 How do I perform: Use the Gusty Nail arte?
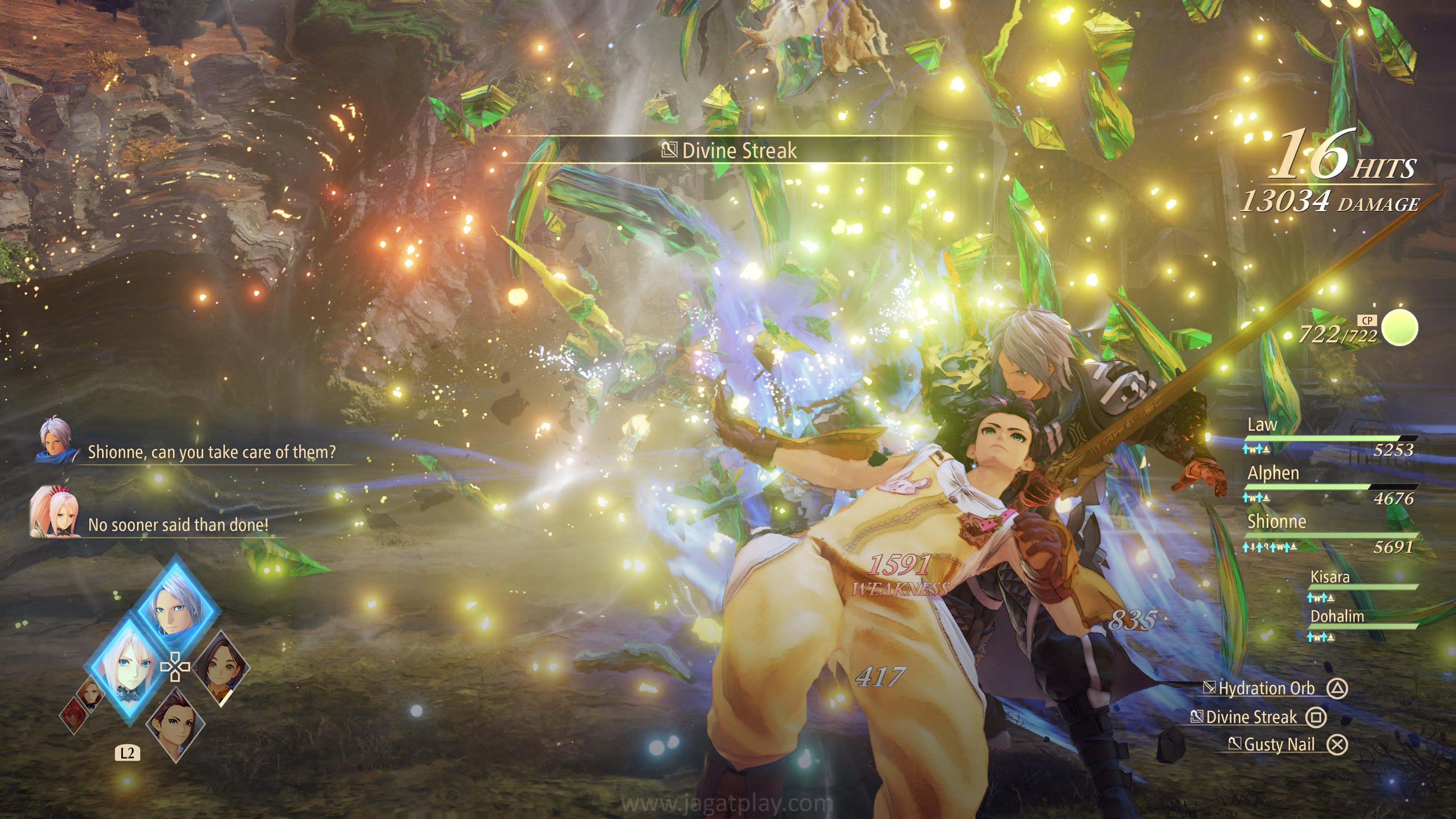pos(1279,745)
